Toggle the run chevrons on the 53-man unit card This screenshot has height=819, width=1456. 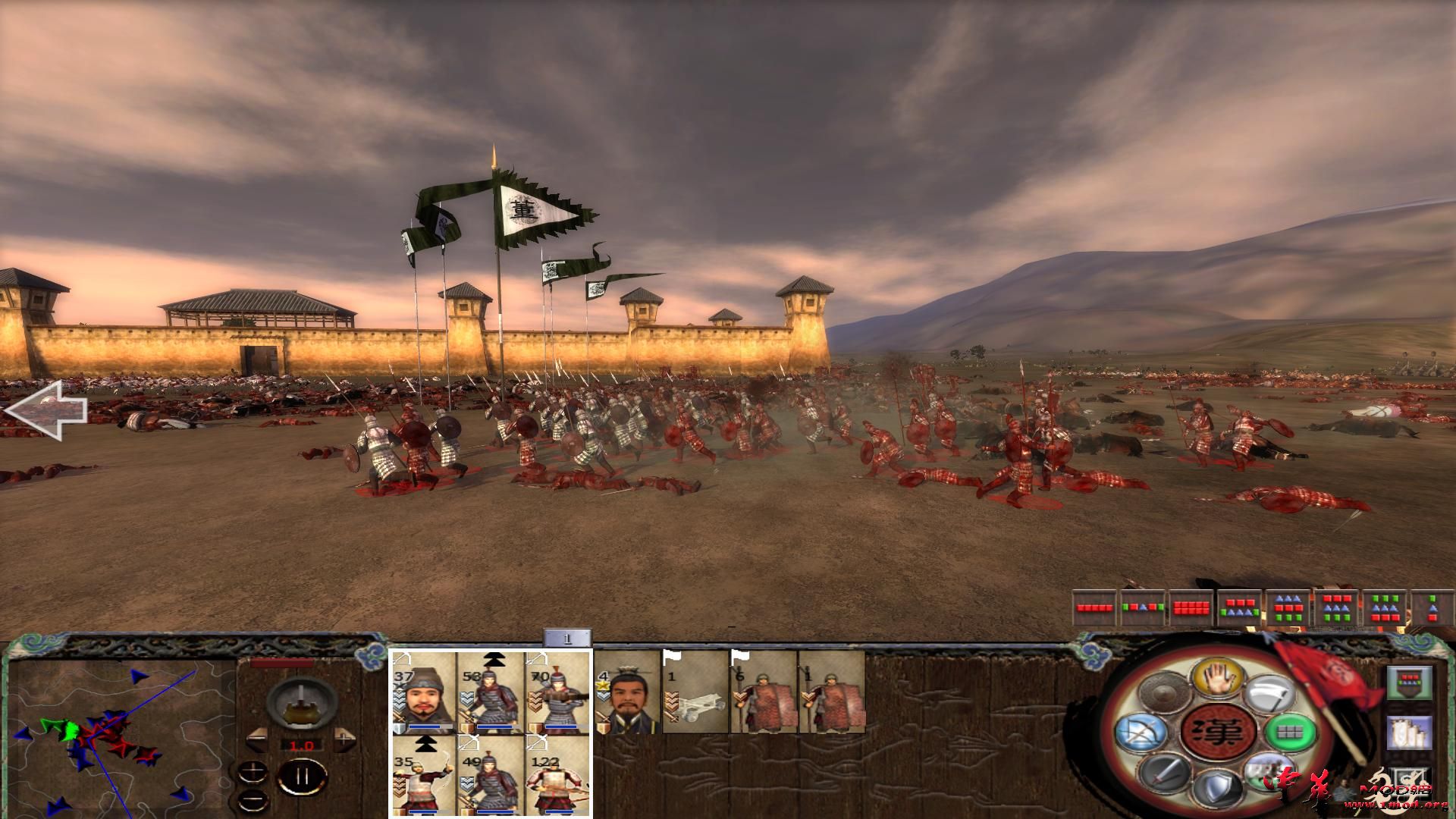(494, 661)
